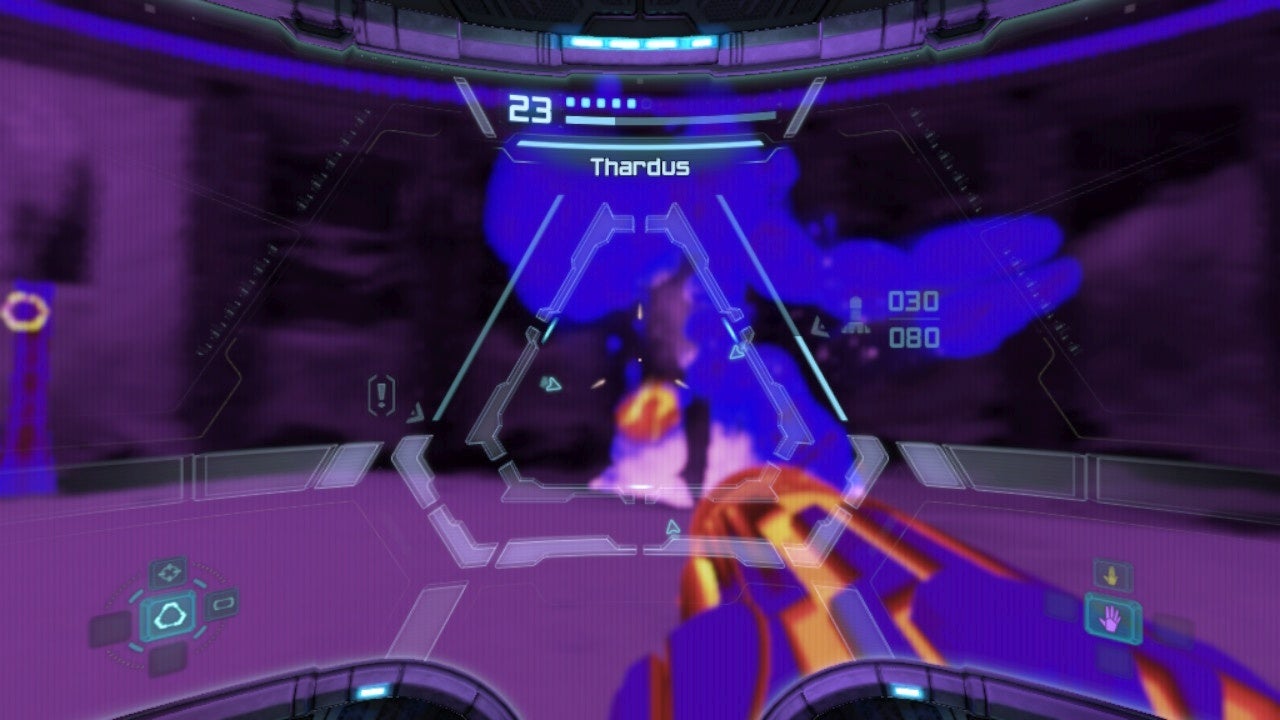Click the Thardus boss nameplate
This screenshot has height=720, width=1280.
pyautogui.click(x=640, y=168)
